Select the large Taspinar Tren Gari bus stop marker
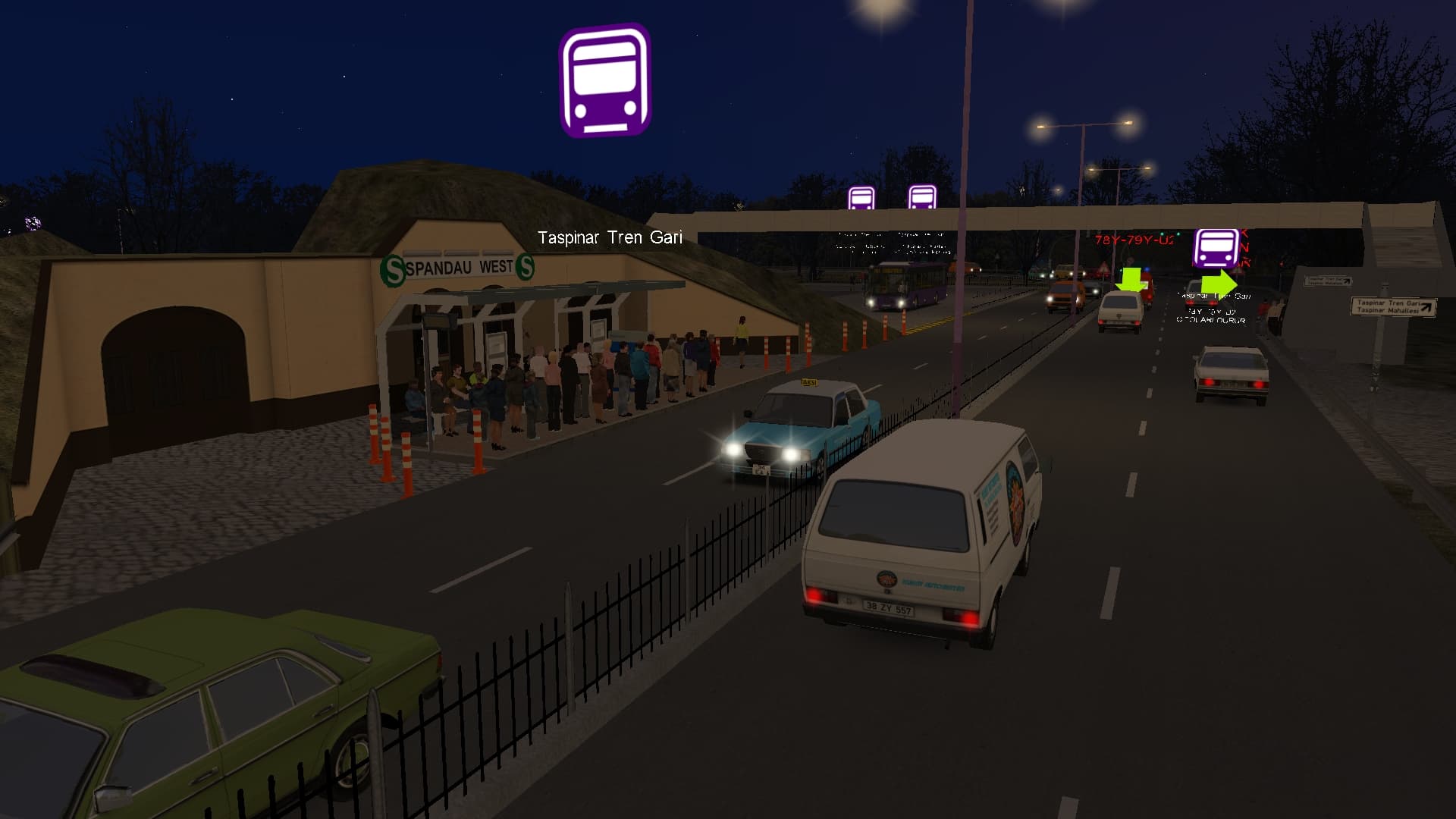Viewport: 1456px width, 819px height. click(x=604, y=81)
